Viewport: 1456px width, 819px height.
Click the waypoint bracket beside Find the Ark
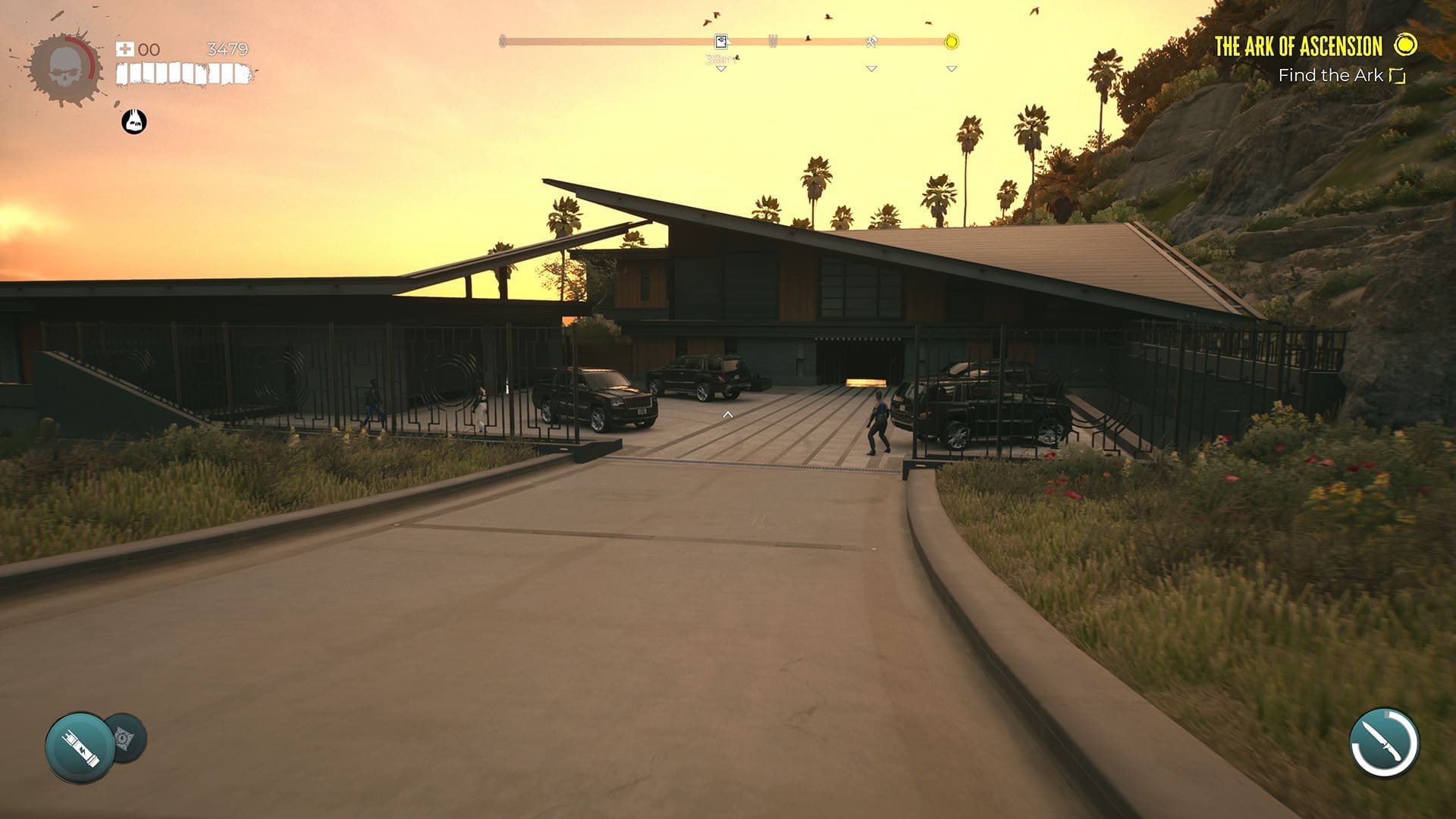[1396, 76]
